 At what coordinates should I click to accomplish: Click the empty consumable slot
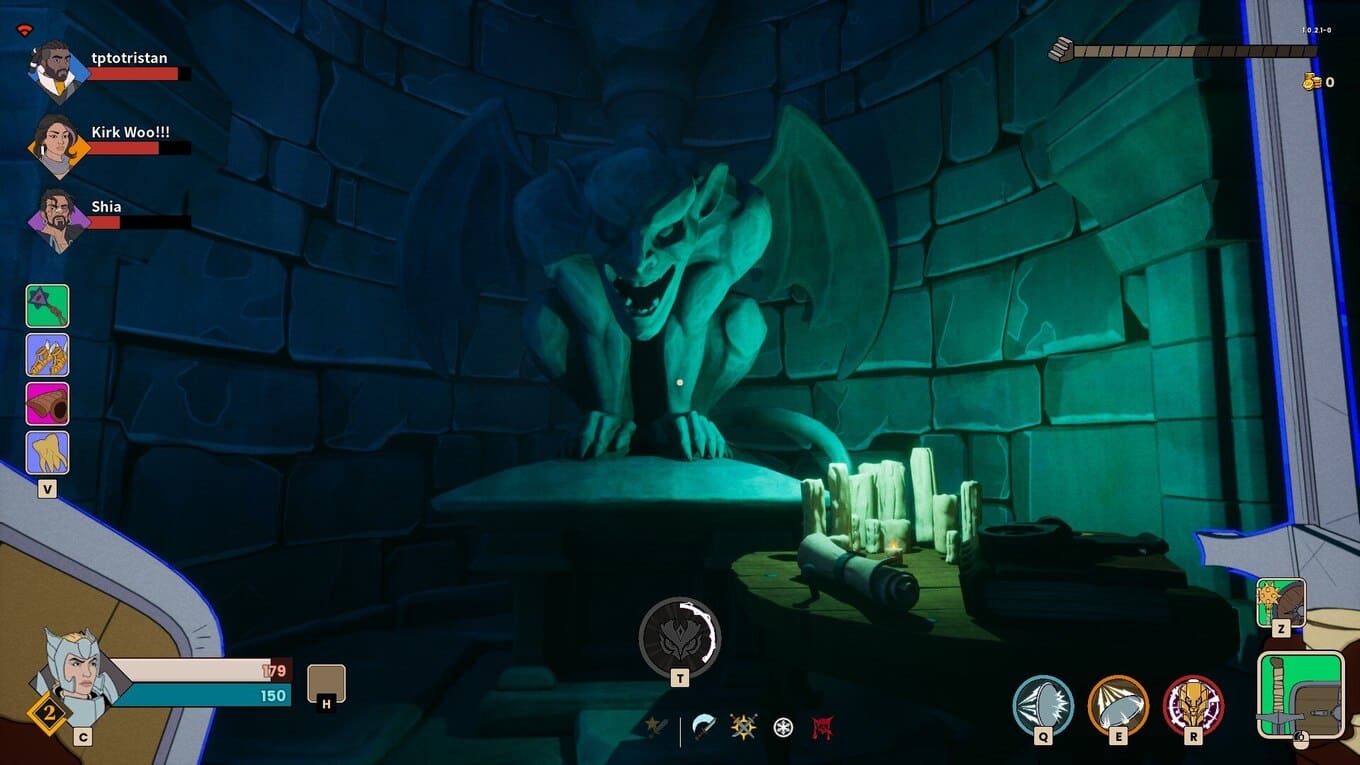(x=326, y=683)
